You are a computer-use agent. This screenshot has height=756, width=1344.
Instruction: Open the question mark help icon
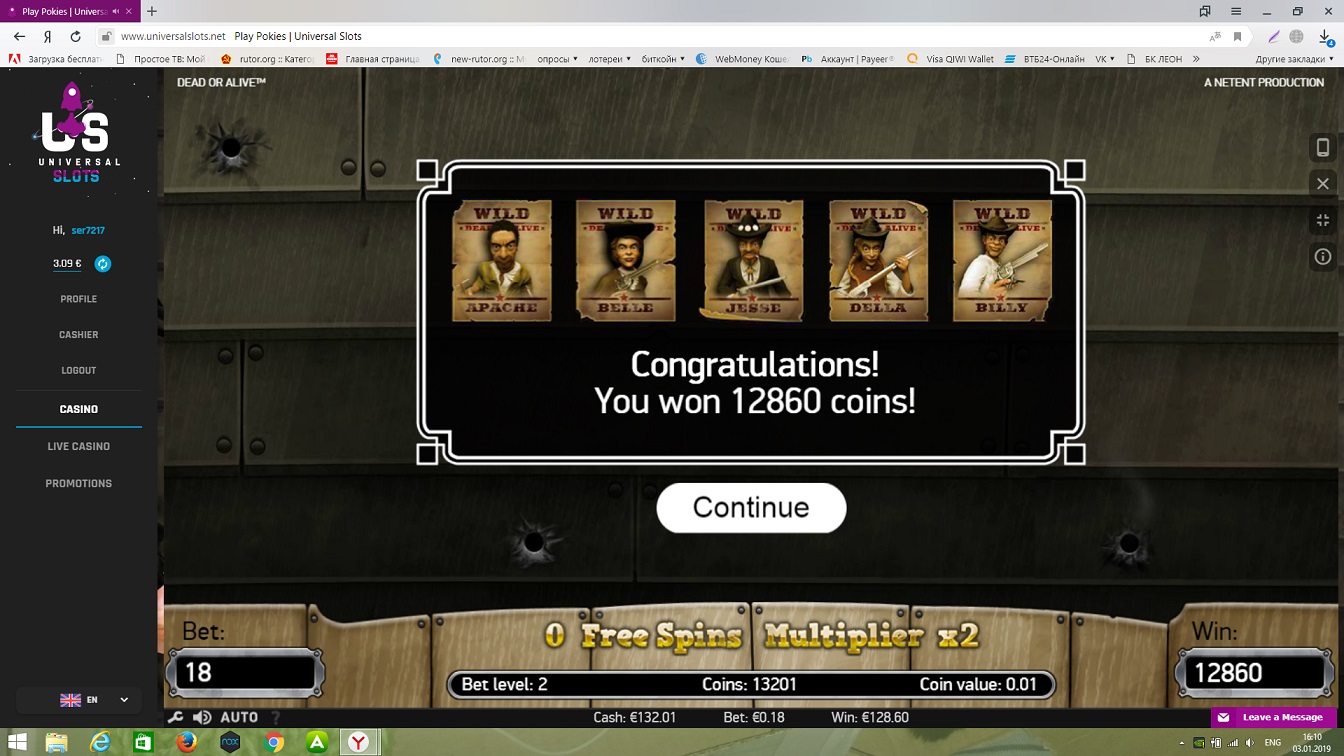point(276,717)
